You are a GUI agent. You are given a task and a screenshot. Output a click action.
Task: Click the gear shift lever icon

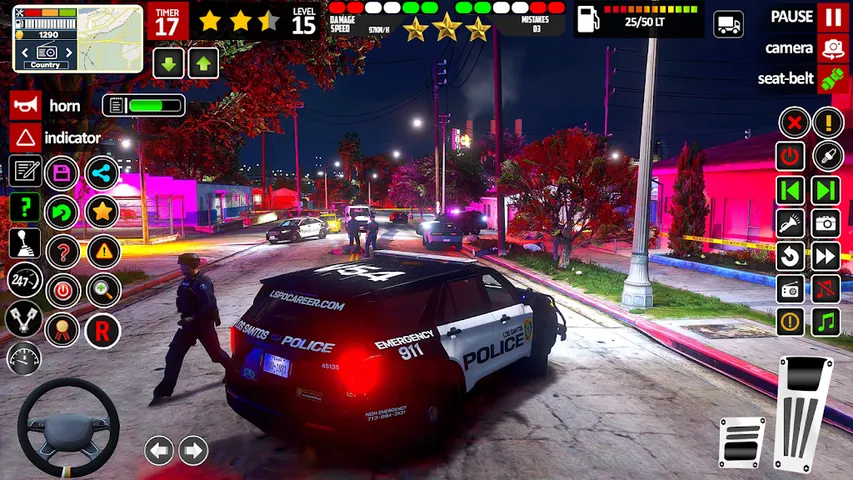25,243
